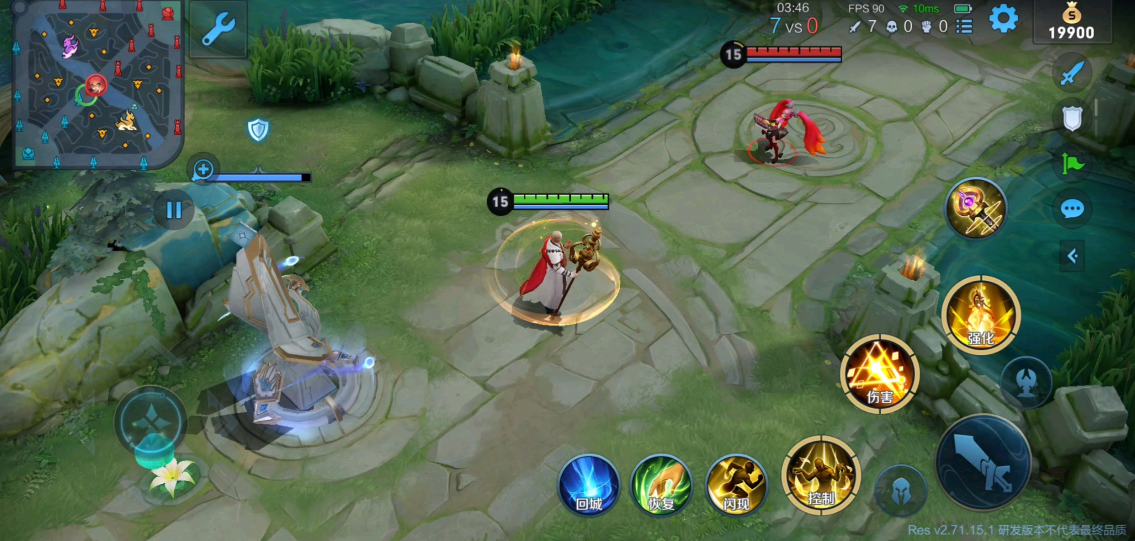1135x541 pixels.
Task: Open the shop via the 19900 gold button
Action: tap(1071, 22)
